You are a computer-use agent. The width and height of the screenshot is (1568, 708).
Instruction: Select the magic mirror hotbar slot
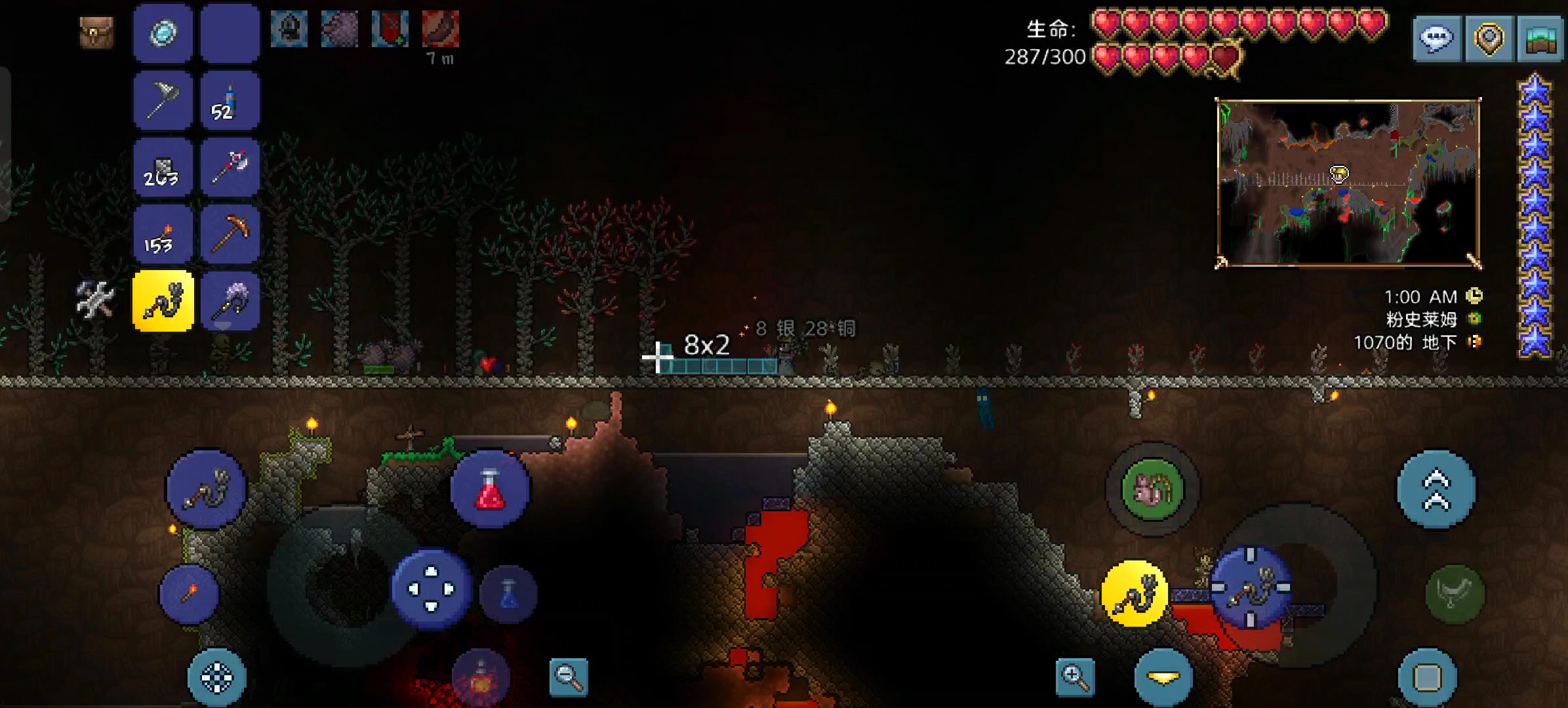point(163,33)
